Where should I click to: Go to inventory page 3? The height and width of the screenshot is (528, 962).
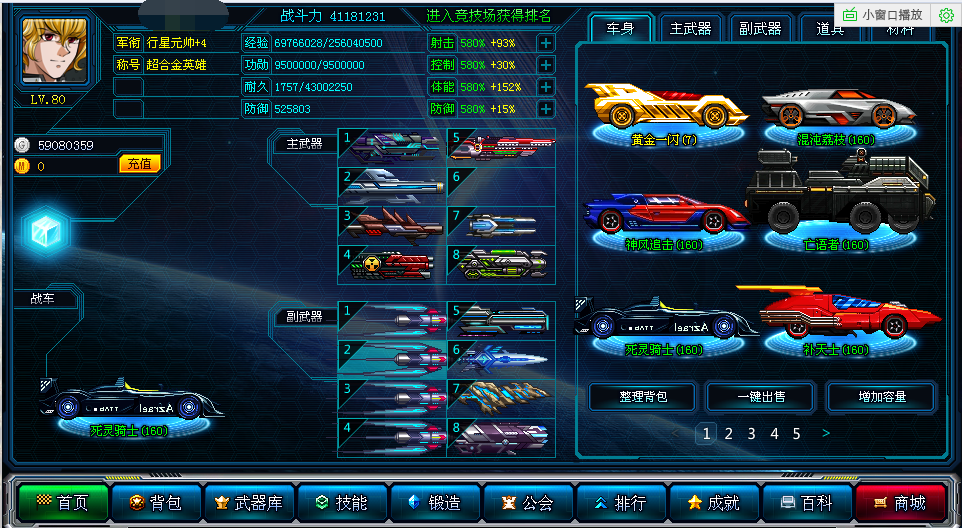coord(751,434)
